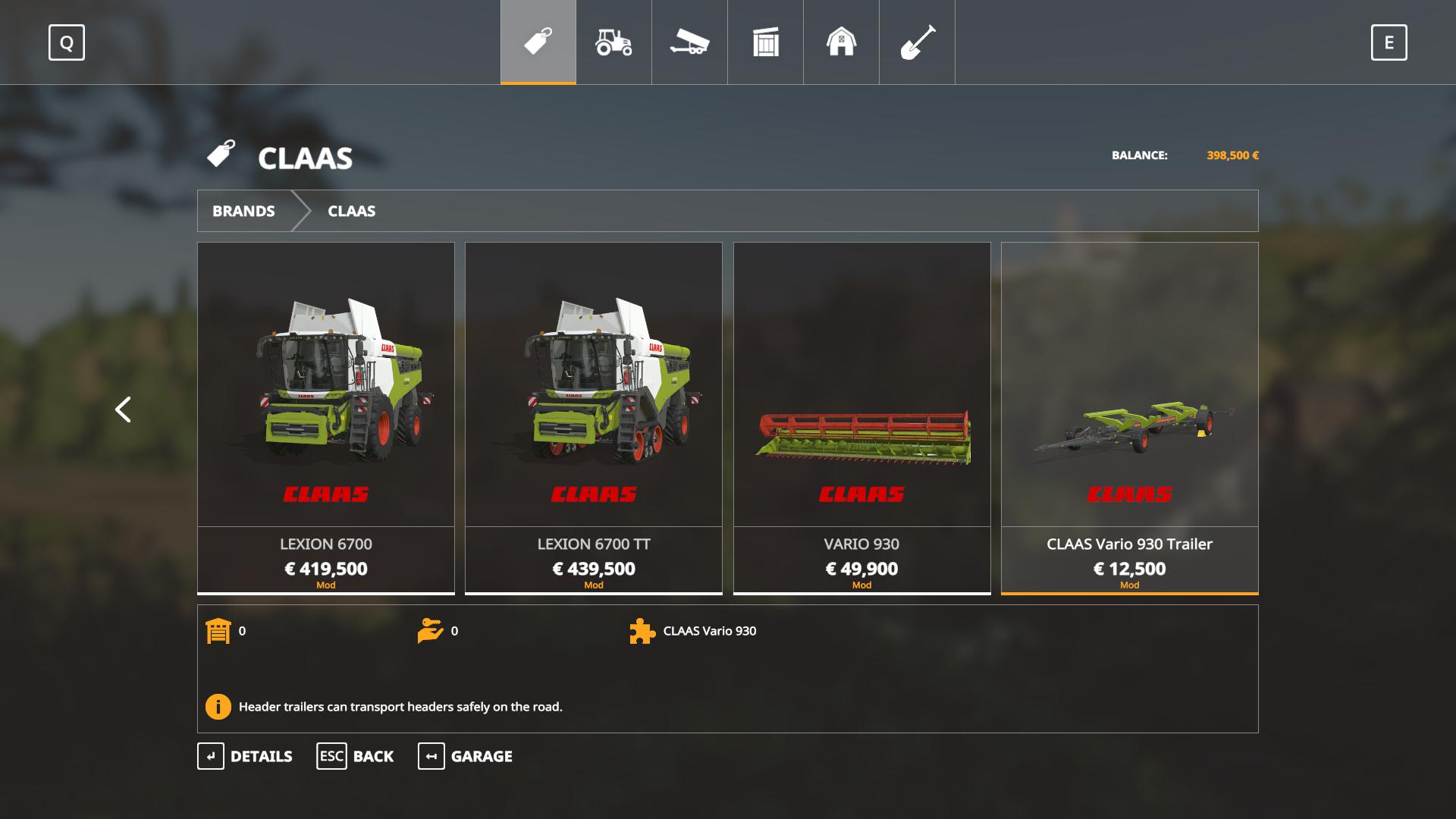
Task: Pick the CLAAS Vario 930 Trailer card
Action: tap(1129, 417)
